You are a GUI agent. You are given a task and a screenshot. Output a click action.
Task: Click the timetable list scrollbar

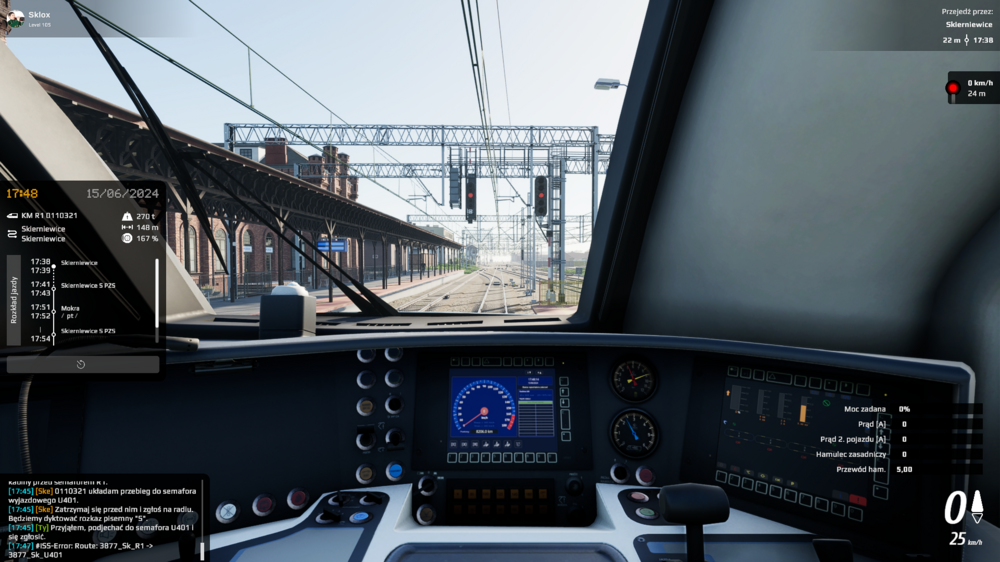157,300
